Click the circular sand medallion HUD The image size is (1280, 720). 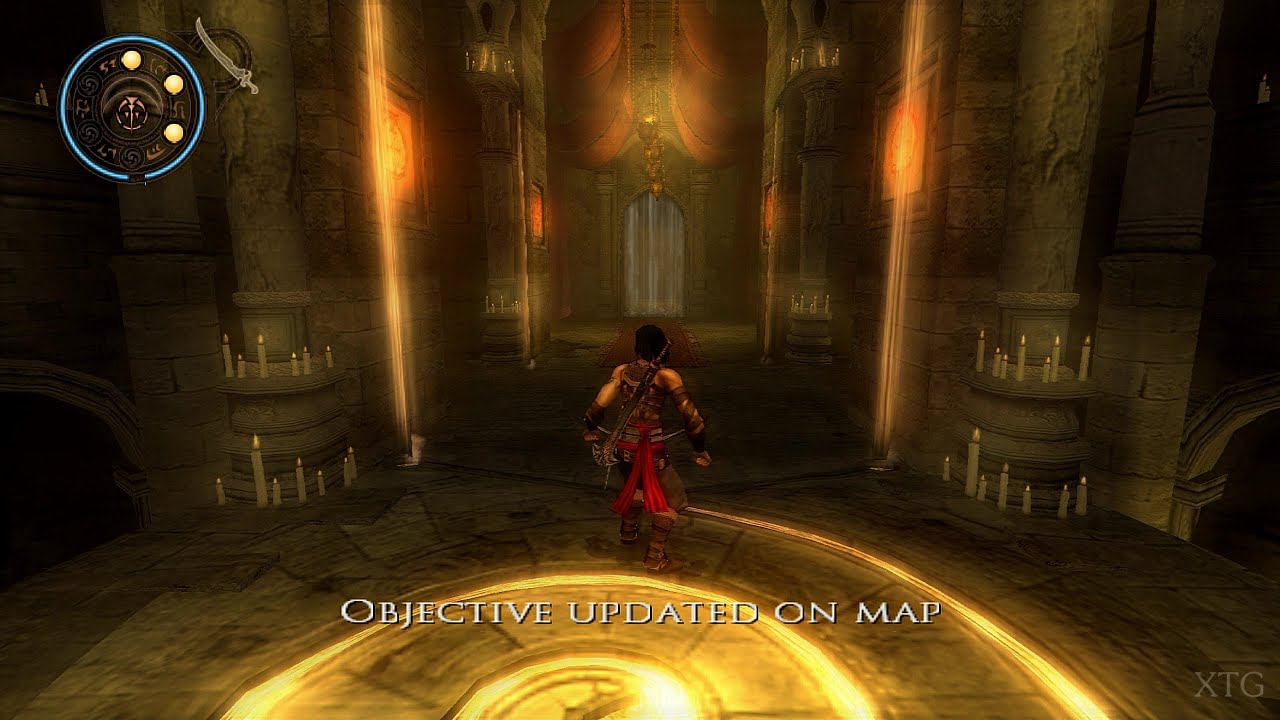point(132,108)
